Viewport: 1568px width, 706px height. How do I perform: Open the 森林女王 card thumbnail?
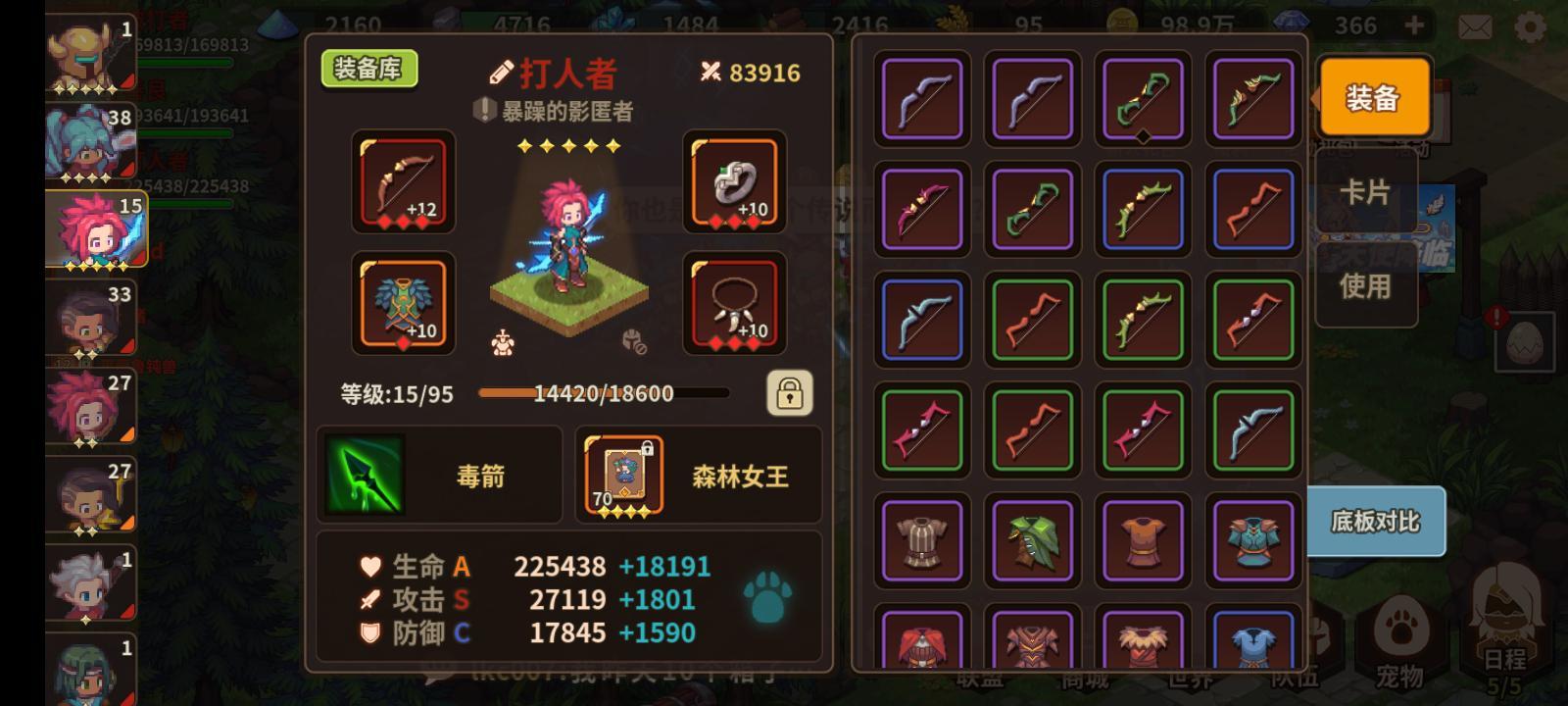623,478
